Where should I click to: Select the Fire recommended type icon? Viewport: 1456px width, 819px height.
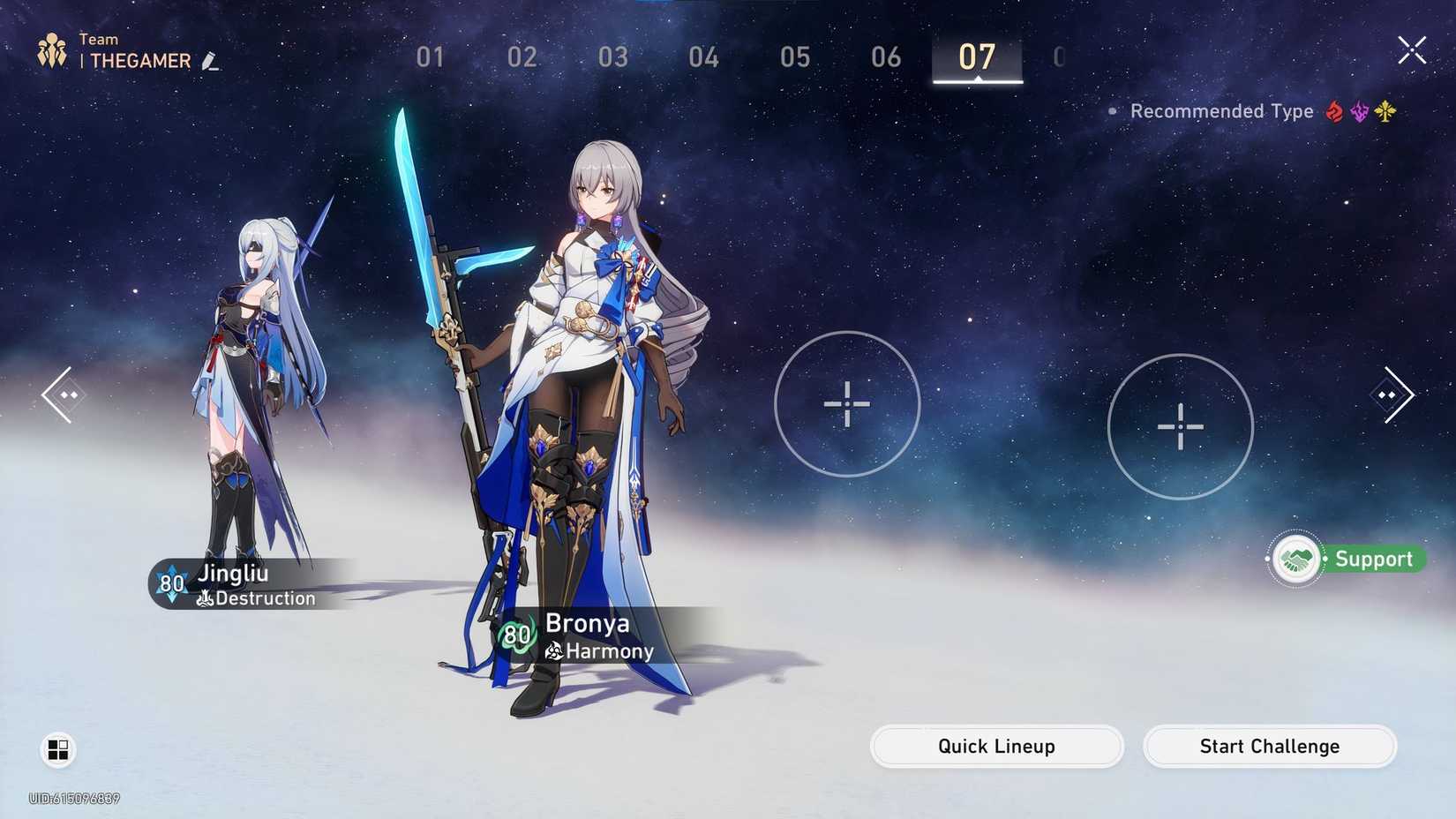click(x=1334, y=110)
